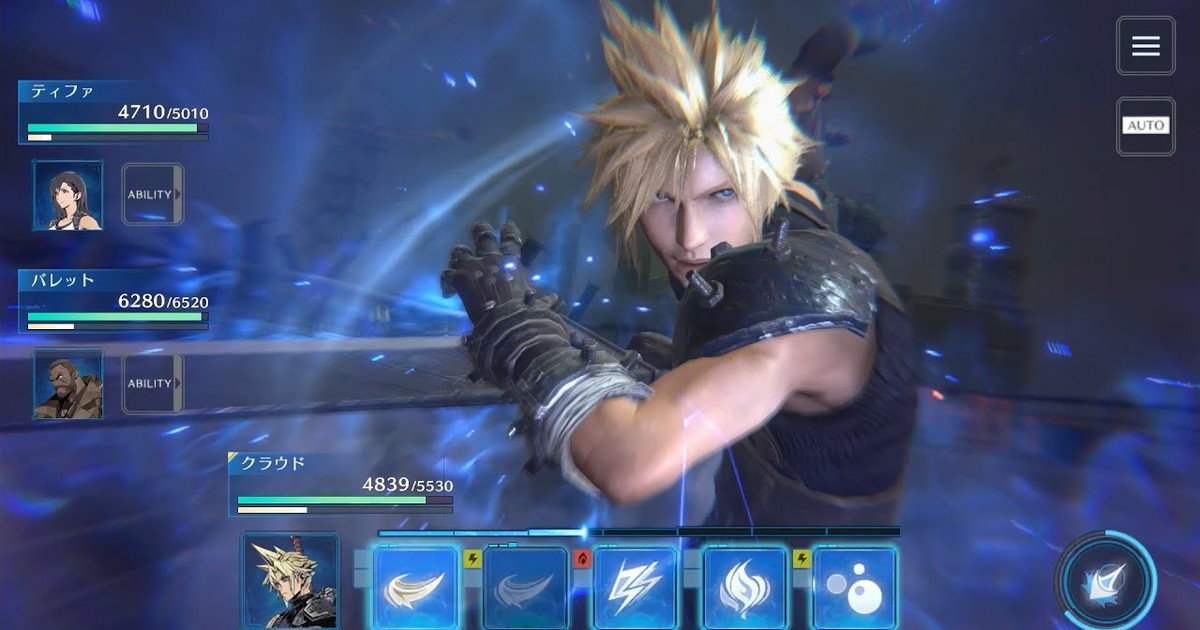Open the hamburger battle menu
This screenshot has height=630, width=1200.
(x=1146, y=45)
